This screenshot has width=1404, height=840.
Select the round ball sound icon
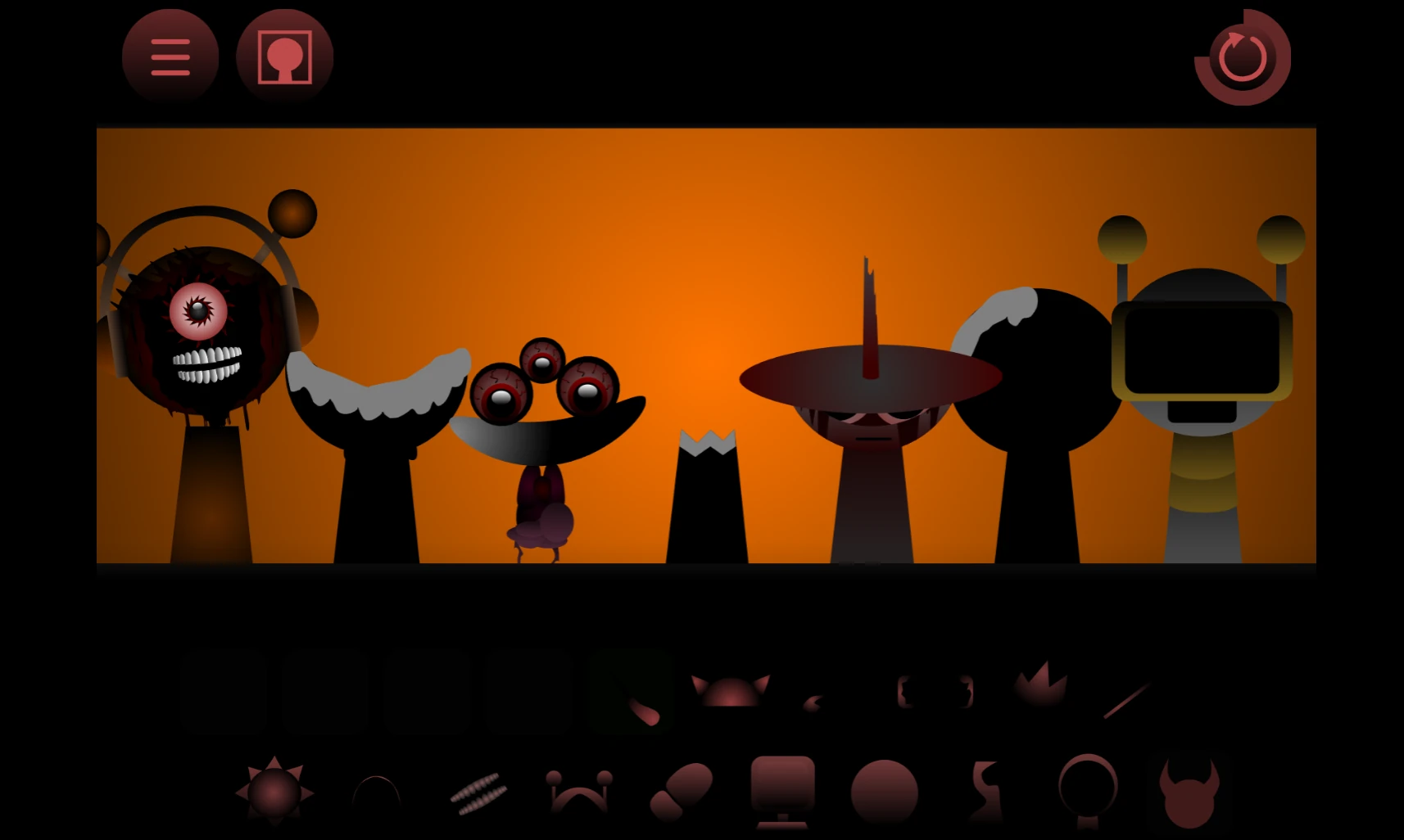point(885,790)
